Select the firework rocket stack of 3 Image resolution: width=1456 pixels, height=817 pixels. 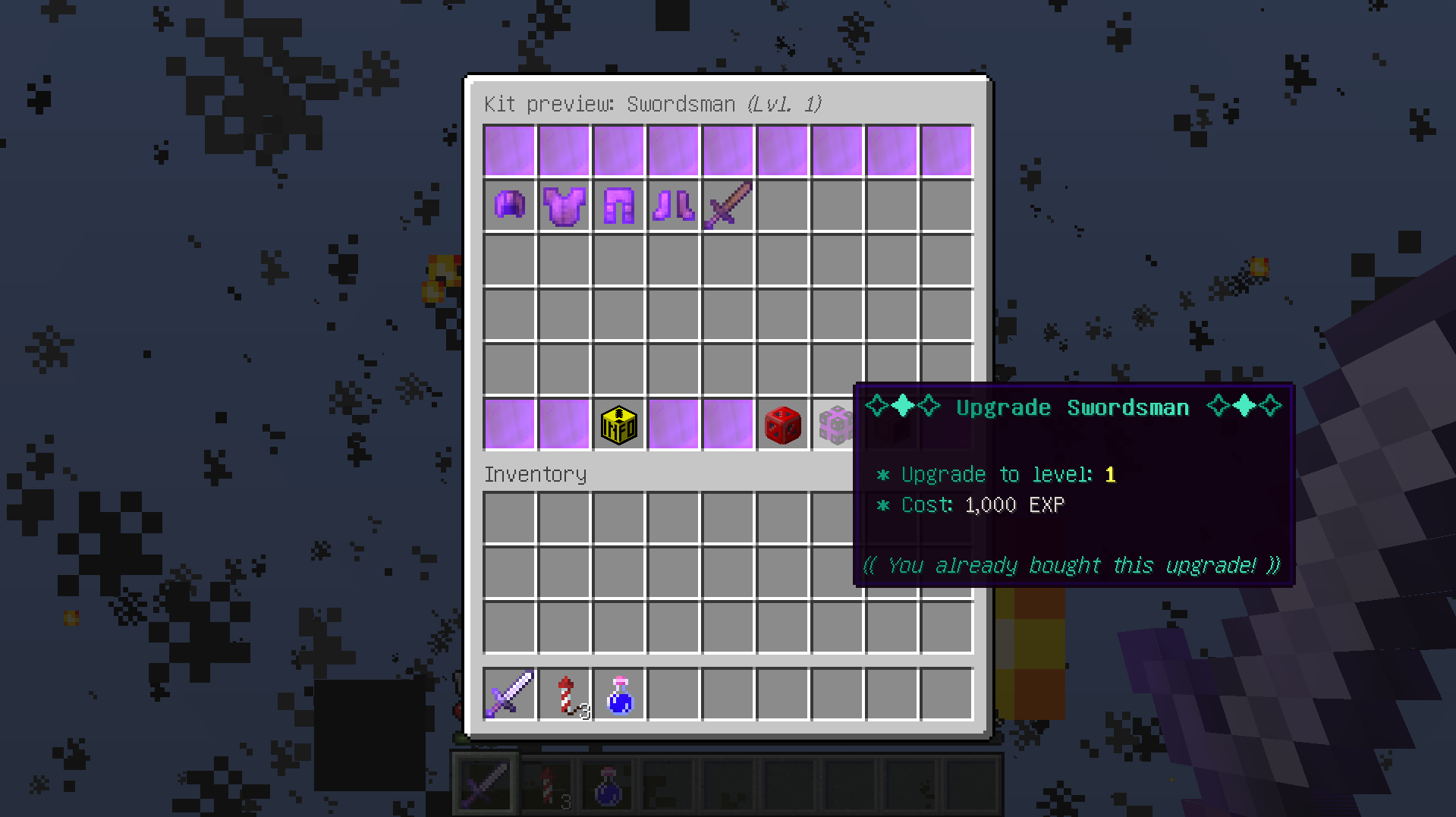click(x=564, y=693)
